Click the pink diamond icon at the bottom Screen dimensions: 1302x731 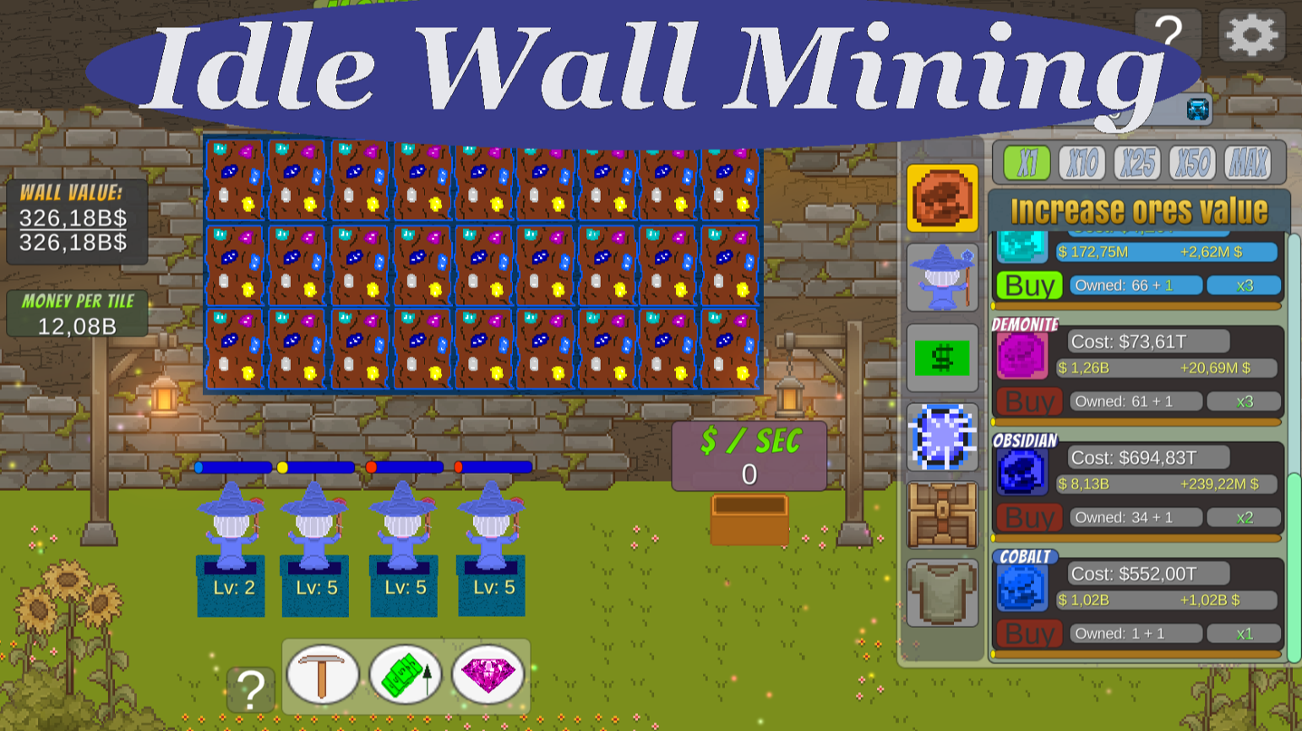487,675
